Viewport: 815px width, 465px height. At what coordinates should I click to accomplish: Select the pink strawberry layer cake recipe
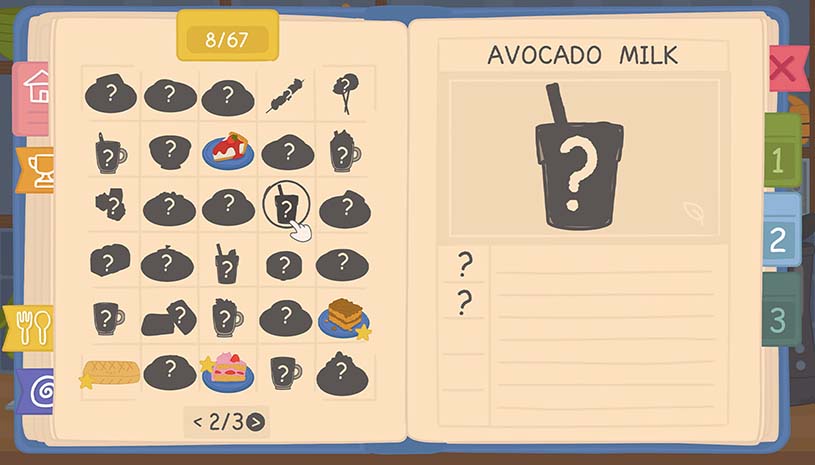point(228,372)
